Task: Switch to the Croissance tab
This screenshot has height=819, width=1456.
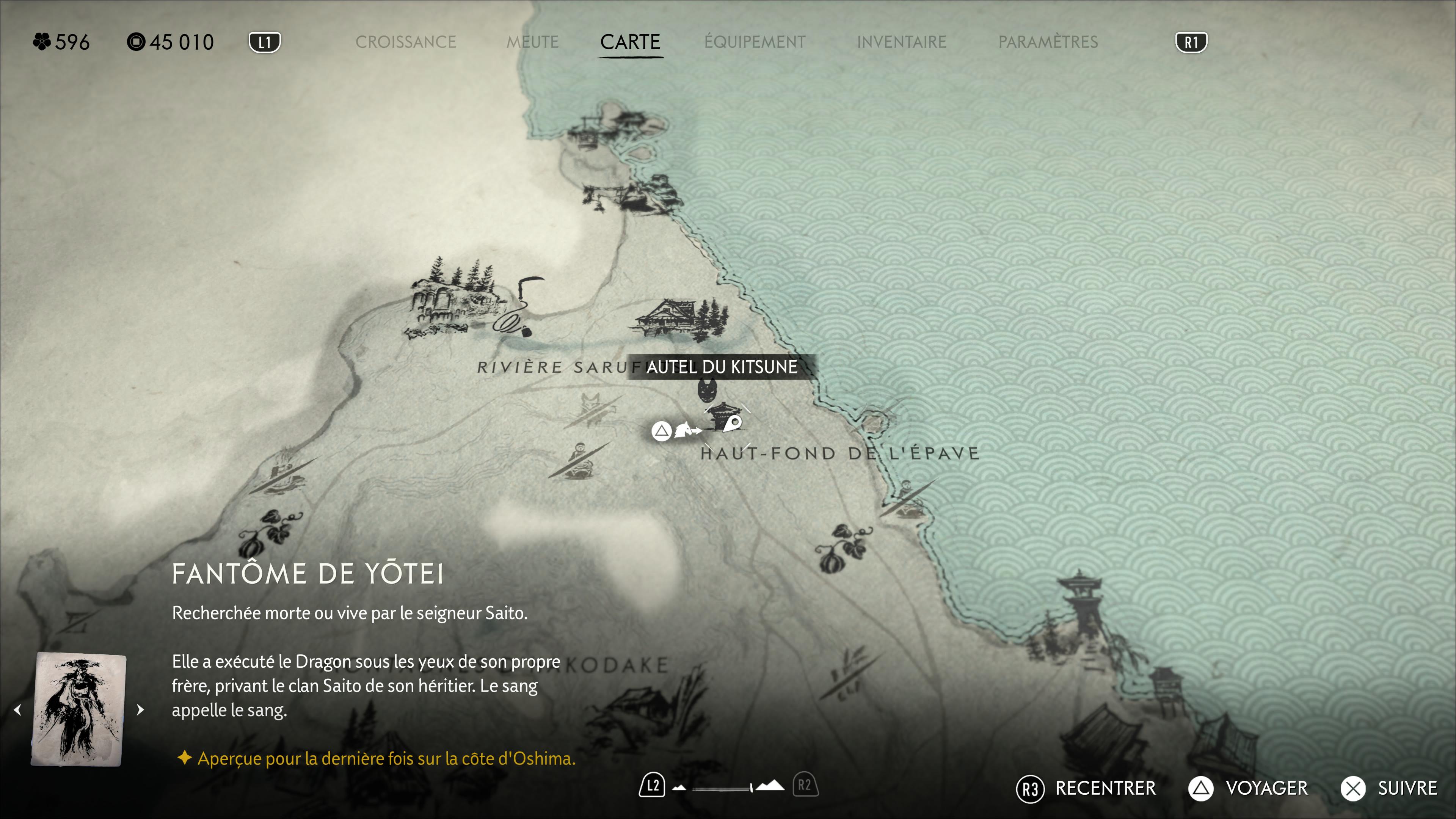Action: click(x=405, y=42)
